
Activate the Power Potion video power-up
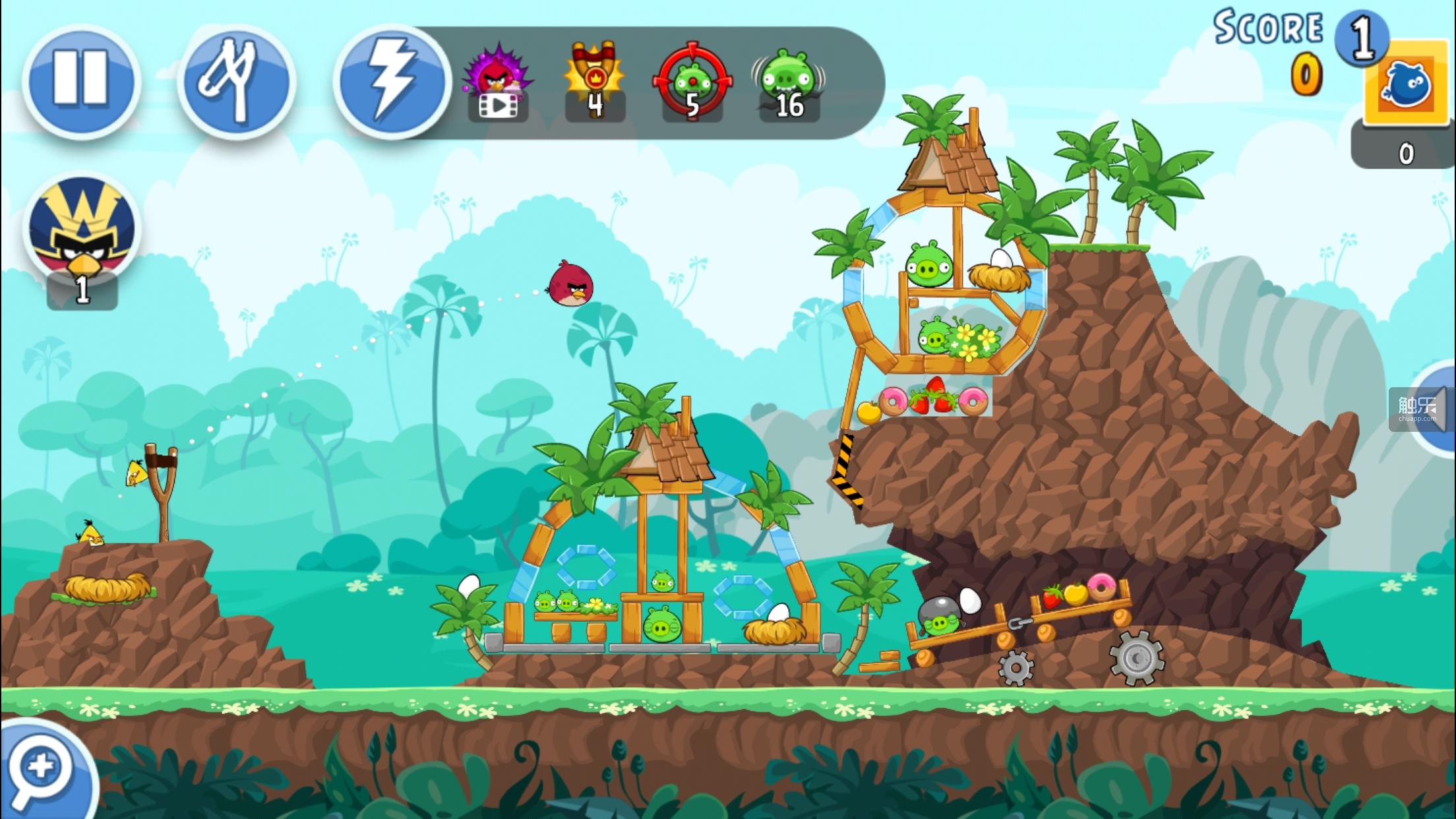(498, 84)
